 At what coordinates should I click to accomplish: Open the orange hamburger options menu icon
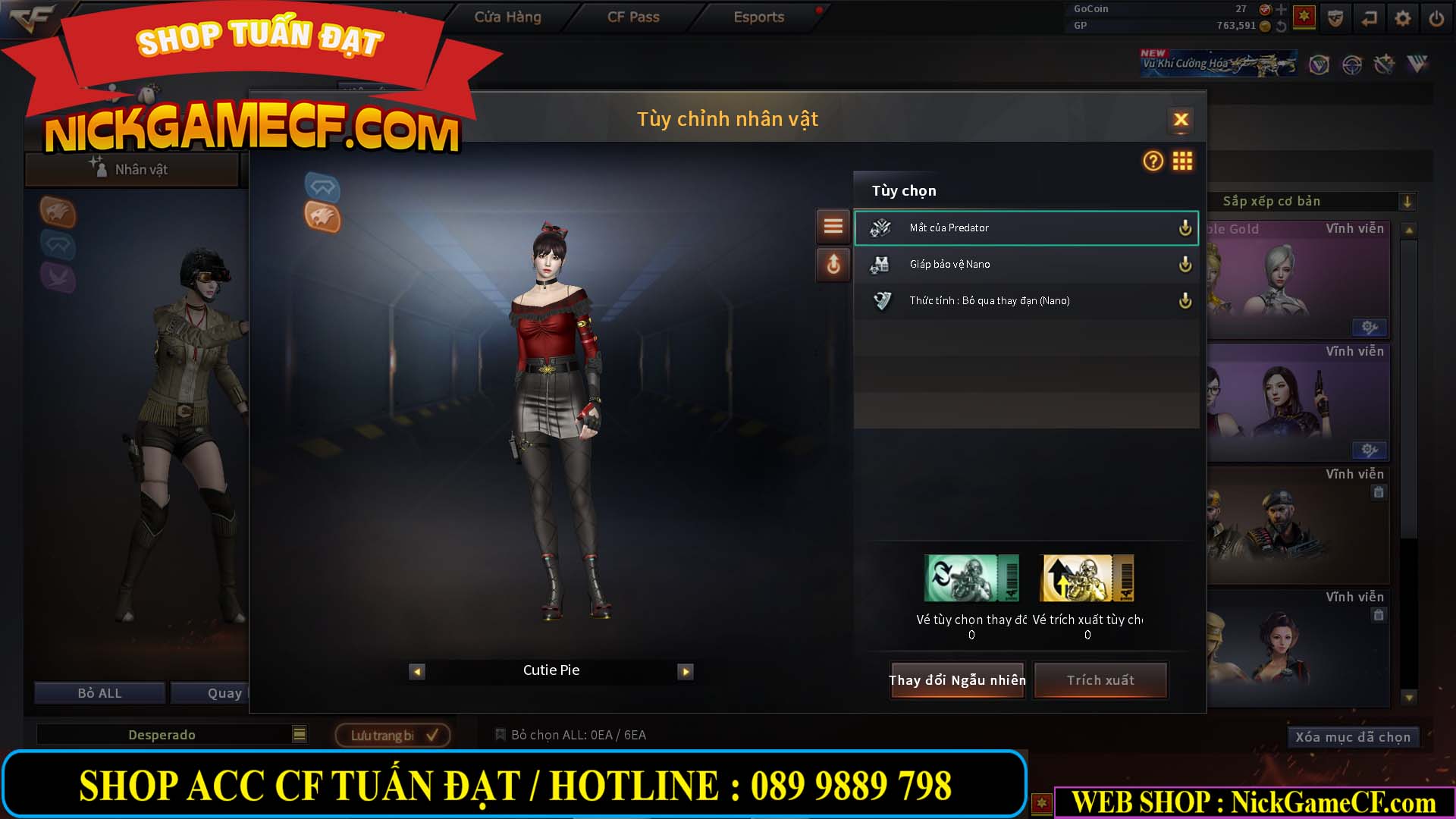[833, 226]
